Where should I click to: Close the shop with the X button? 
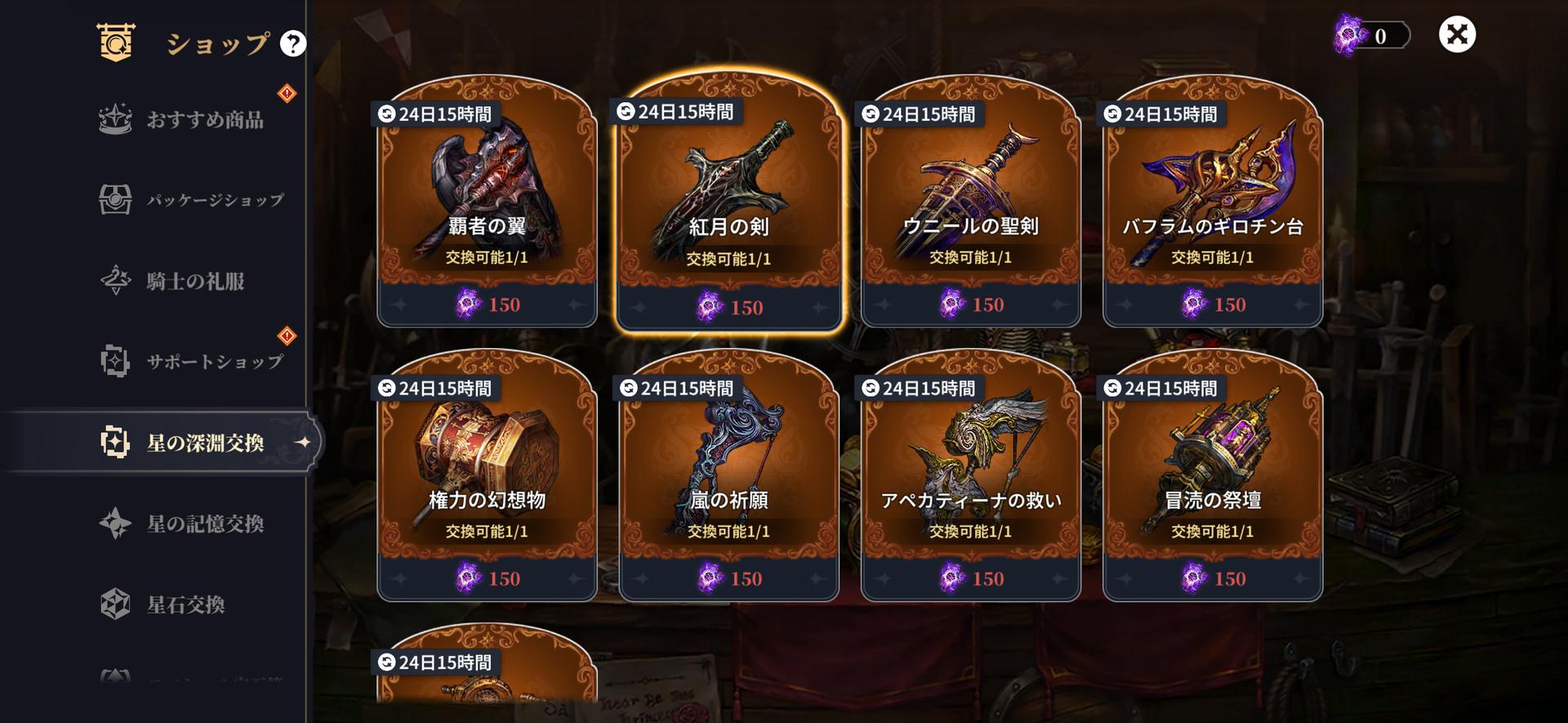1457,35
